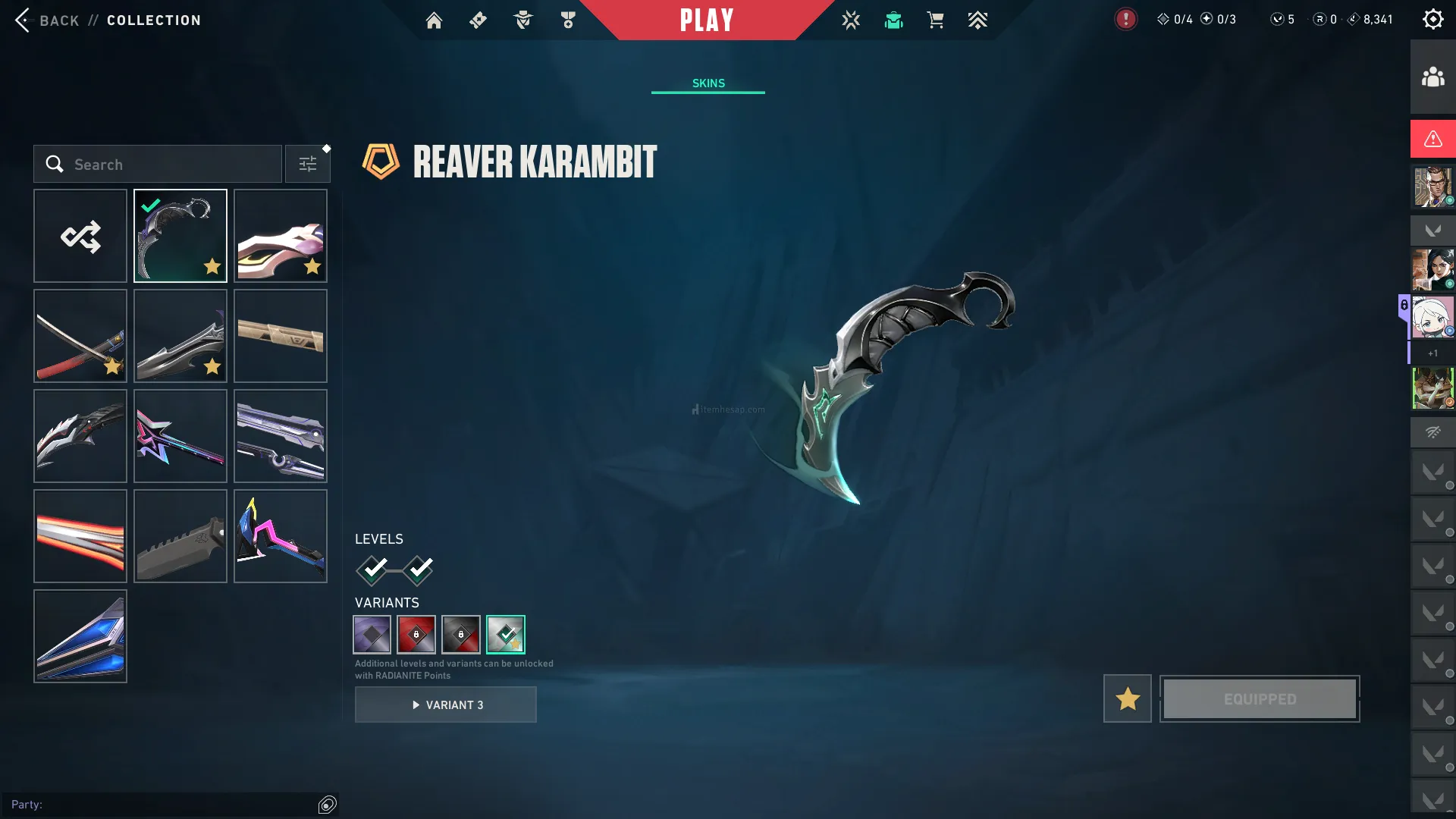
Task: Toggle the favorite star button
Action: click(x=1128, y=698)
